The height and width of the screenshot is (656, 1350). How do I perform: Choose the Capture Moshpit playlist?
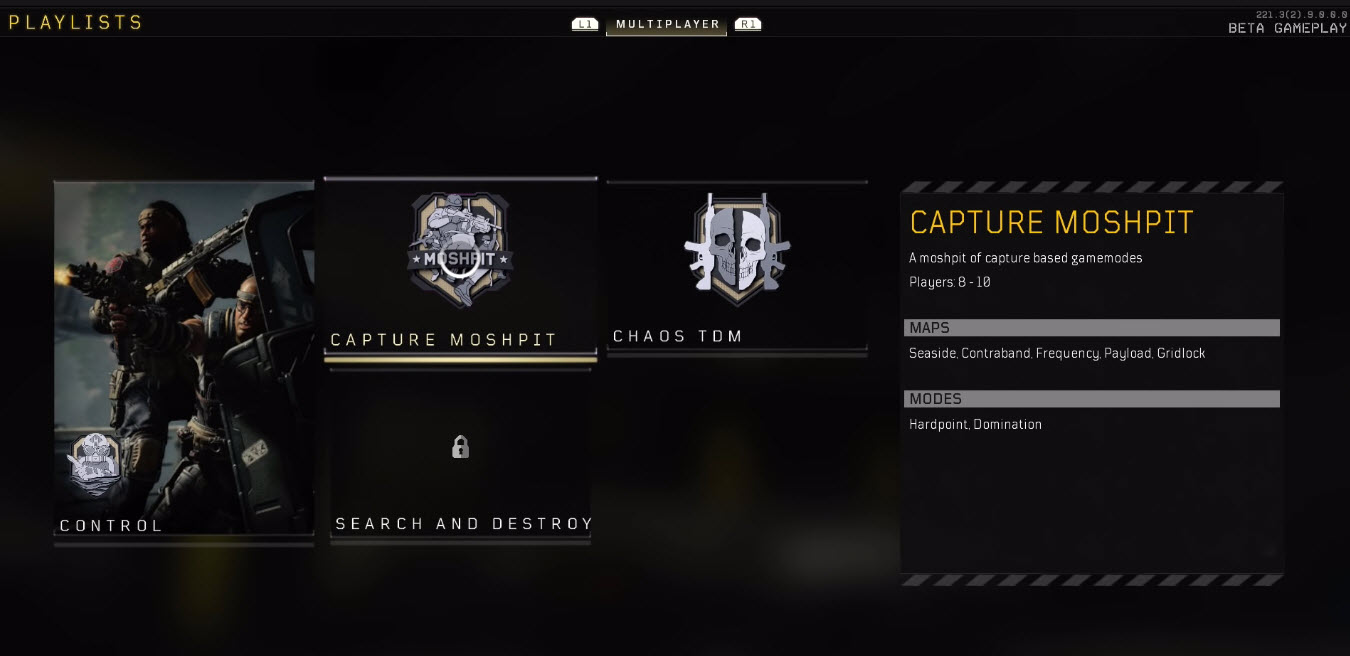coord(460,268)
